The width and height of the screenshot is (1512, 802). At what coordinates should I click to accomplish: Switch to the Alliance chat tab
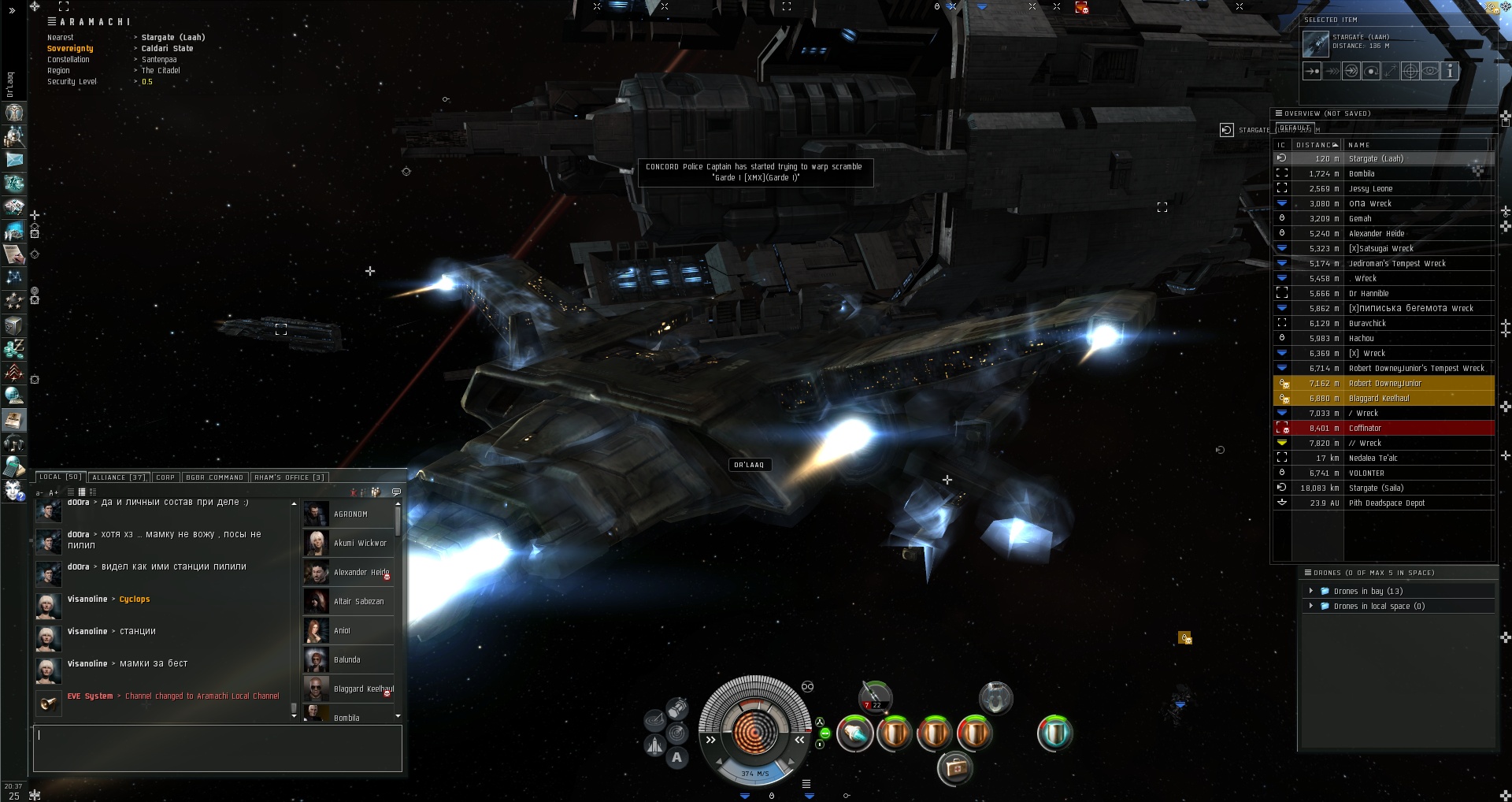point(118,477)
